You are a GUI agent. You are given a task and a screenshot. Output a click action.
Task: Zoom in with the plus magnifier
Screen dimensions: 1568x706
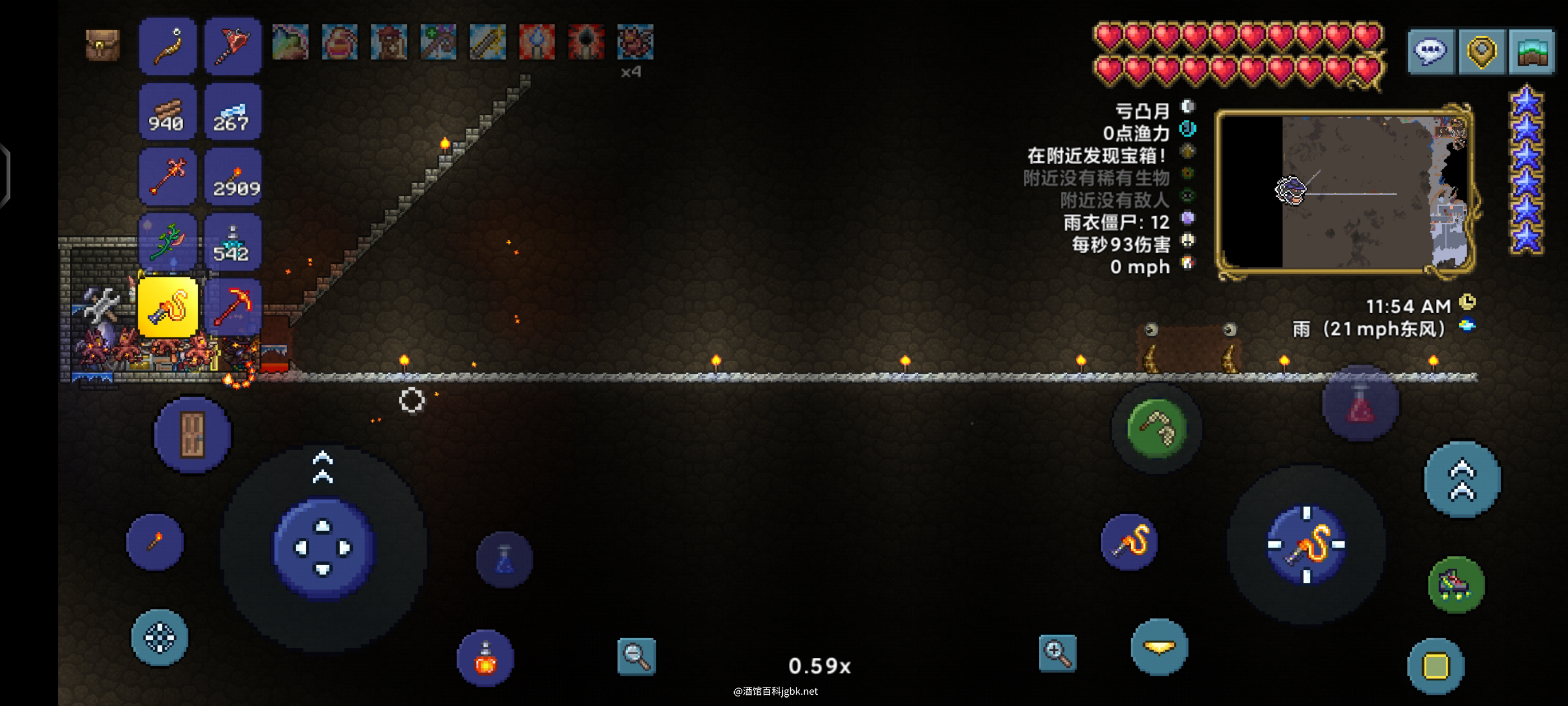pos(1057,653)
